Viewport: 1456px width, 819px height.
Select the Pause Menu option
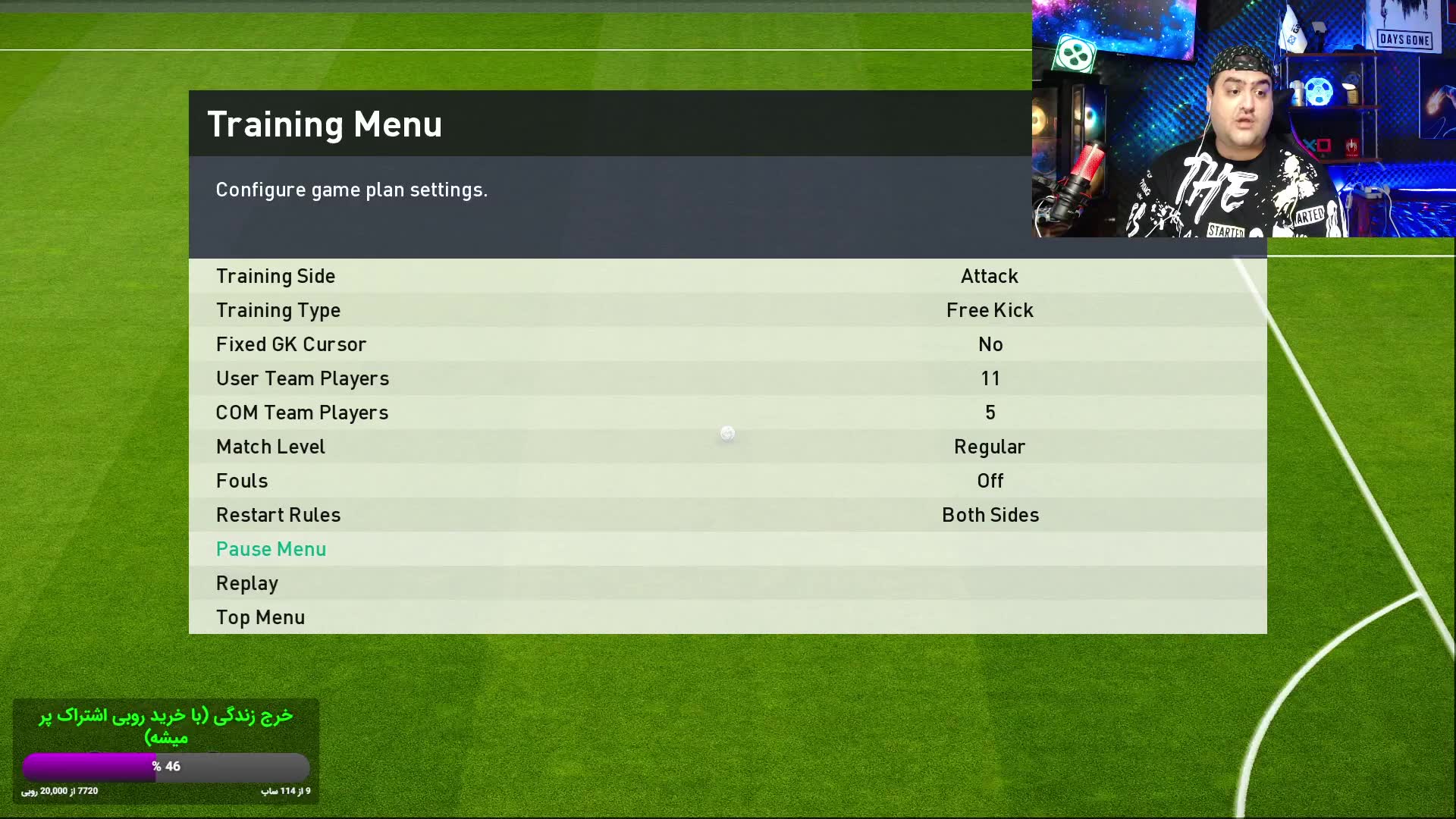click(271, 549)
